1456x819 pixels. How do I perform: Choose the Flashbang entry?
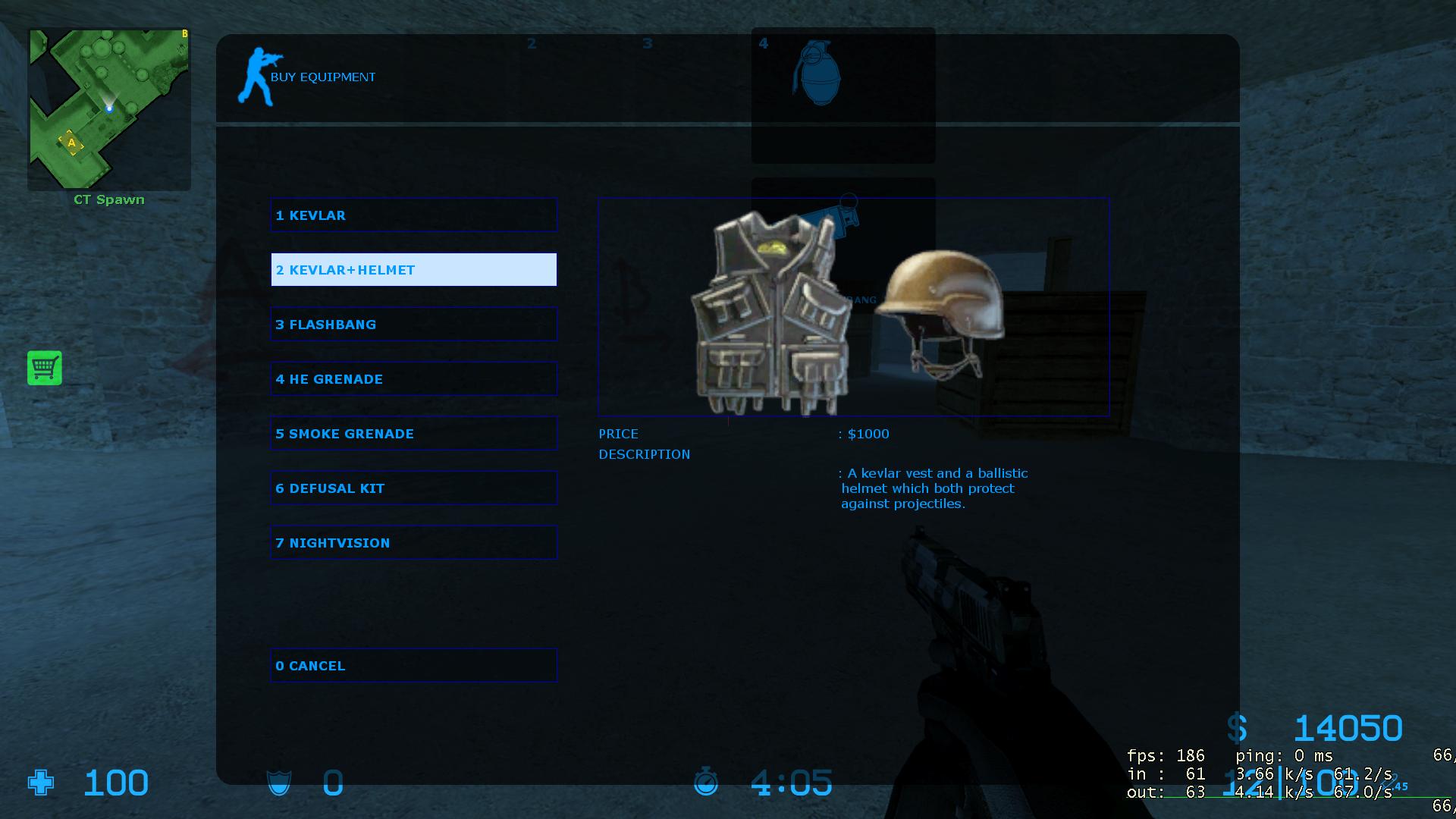(413, 325)
